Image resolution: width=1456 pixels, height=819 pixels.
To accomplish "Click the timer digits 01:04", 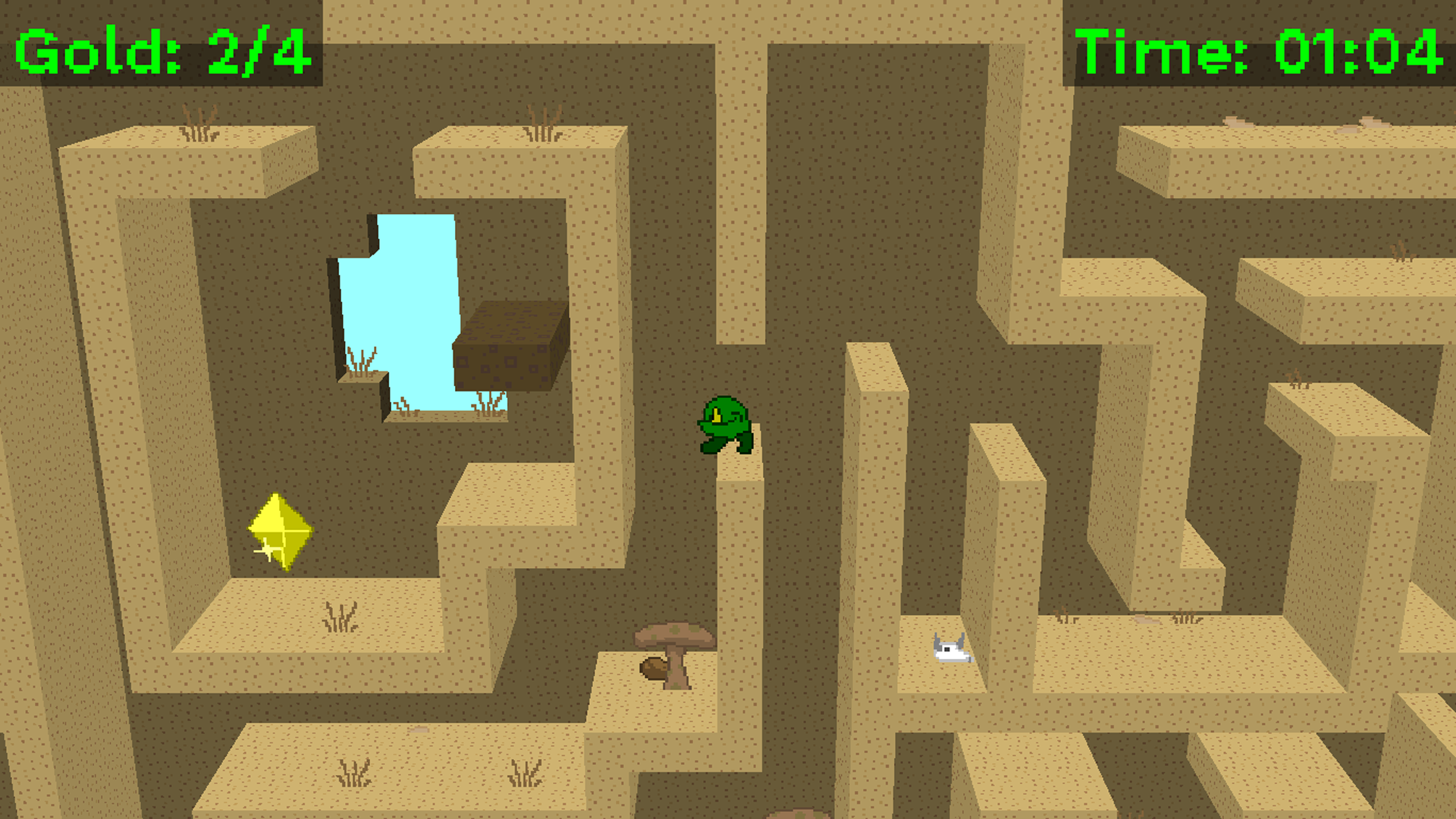I will point(1357,49).
